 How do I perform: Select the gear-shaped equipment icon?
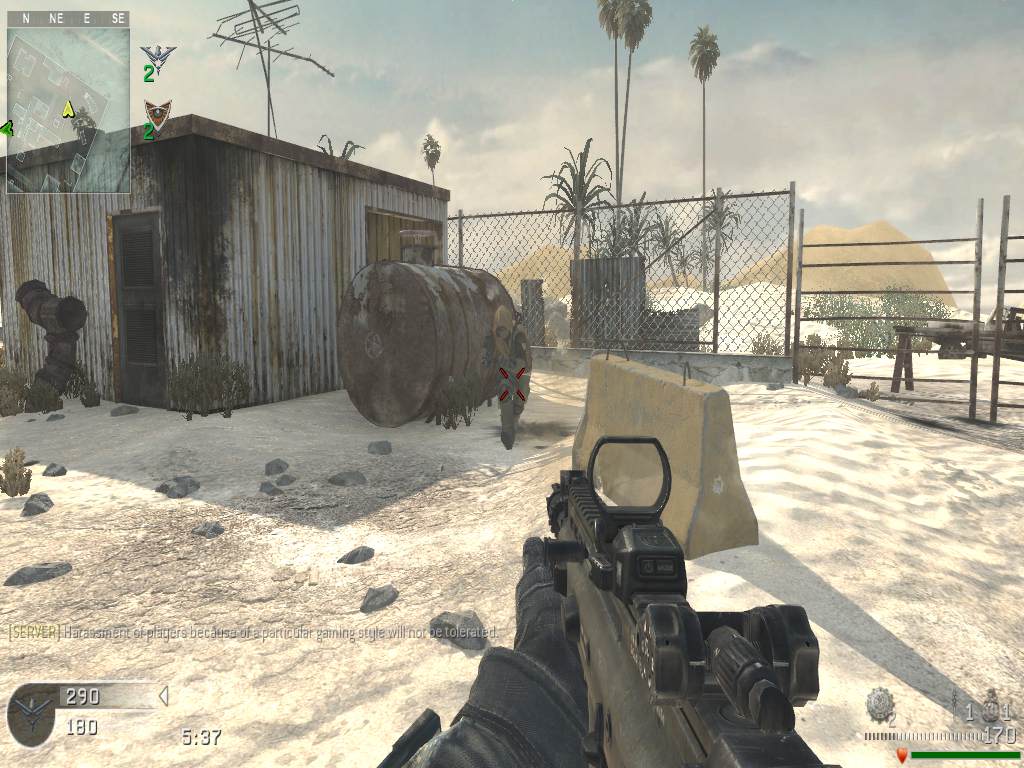click(880, 702)
